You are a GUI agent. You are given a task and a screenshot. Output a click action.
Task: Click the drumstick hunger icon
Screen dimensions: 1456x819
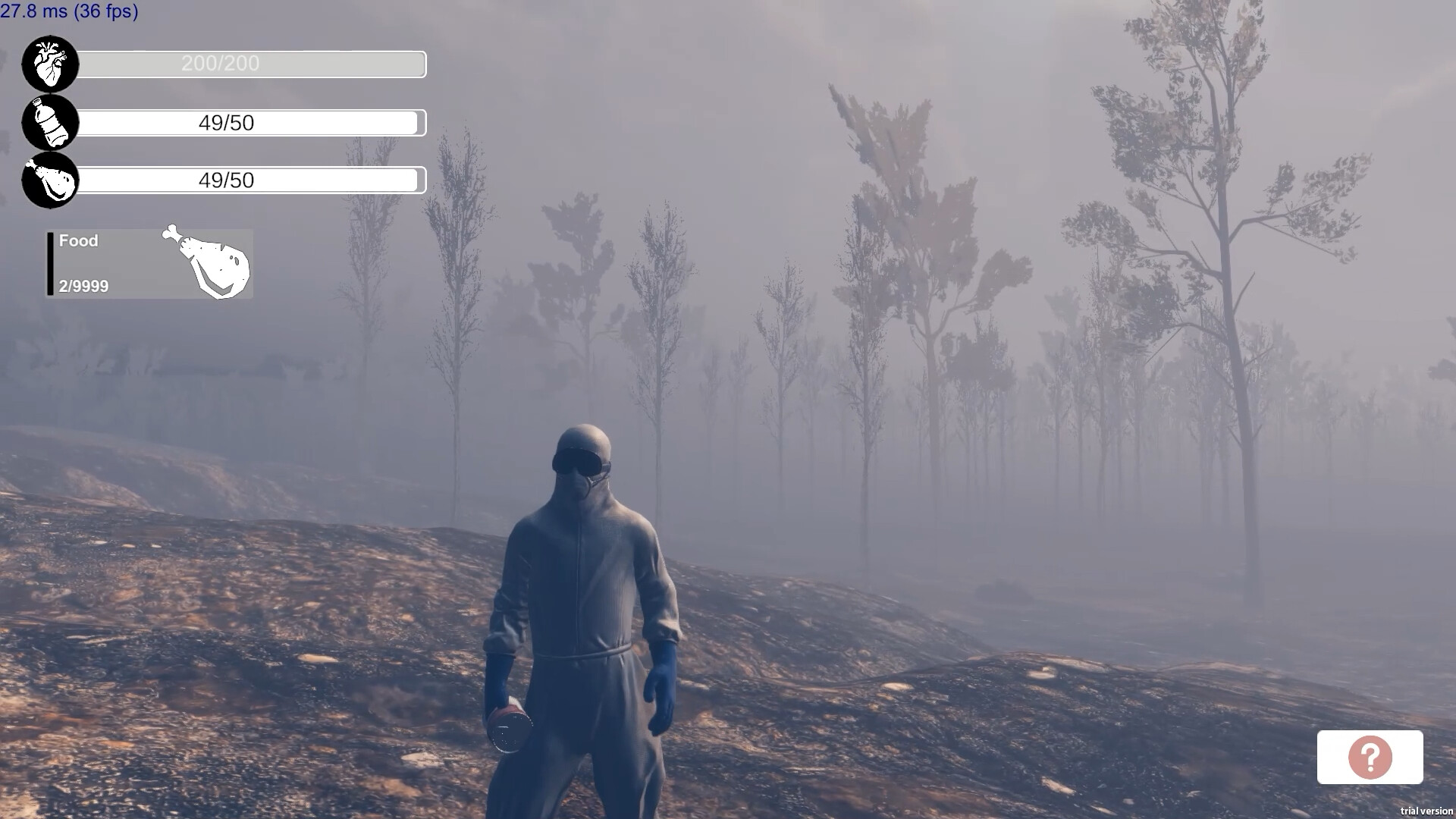click(x=50, y=180)
